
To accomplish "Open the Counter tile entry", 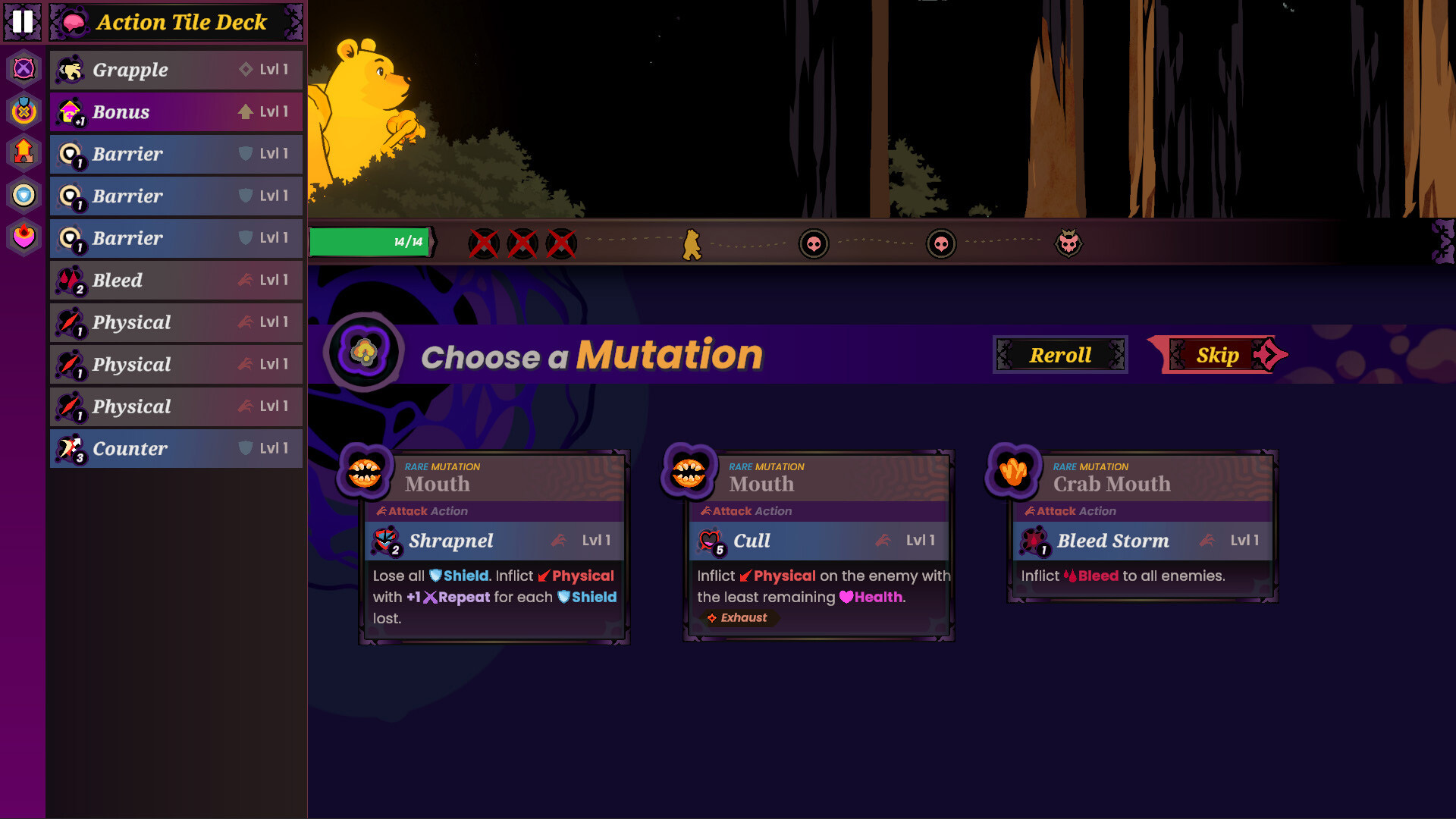I will (x=176, y=449).
